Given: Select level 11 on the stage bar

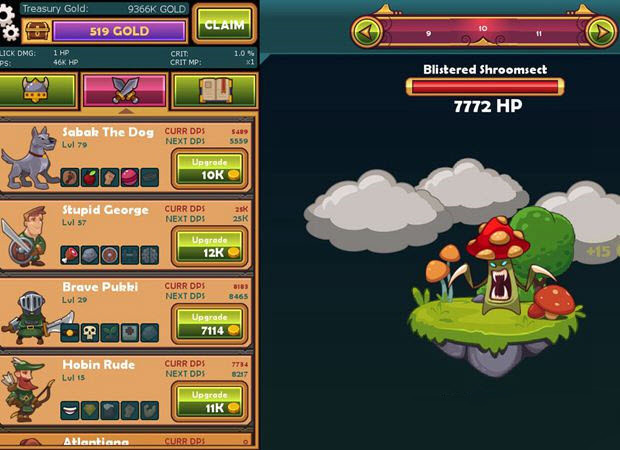Looking at the screenshot, I should 539,33.
